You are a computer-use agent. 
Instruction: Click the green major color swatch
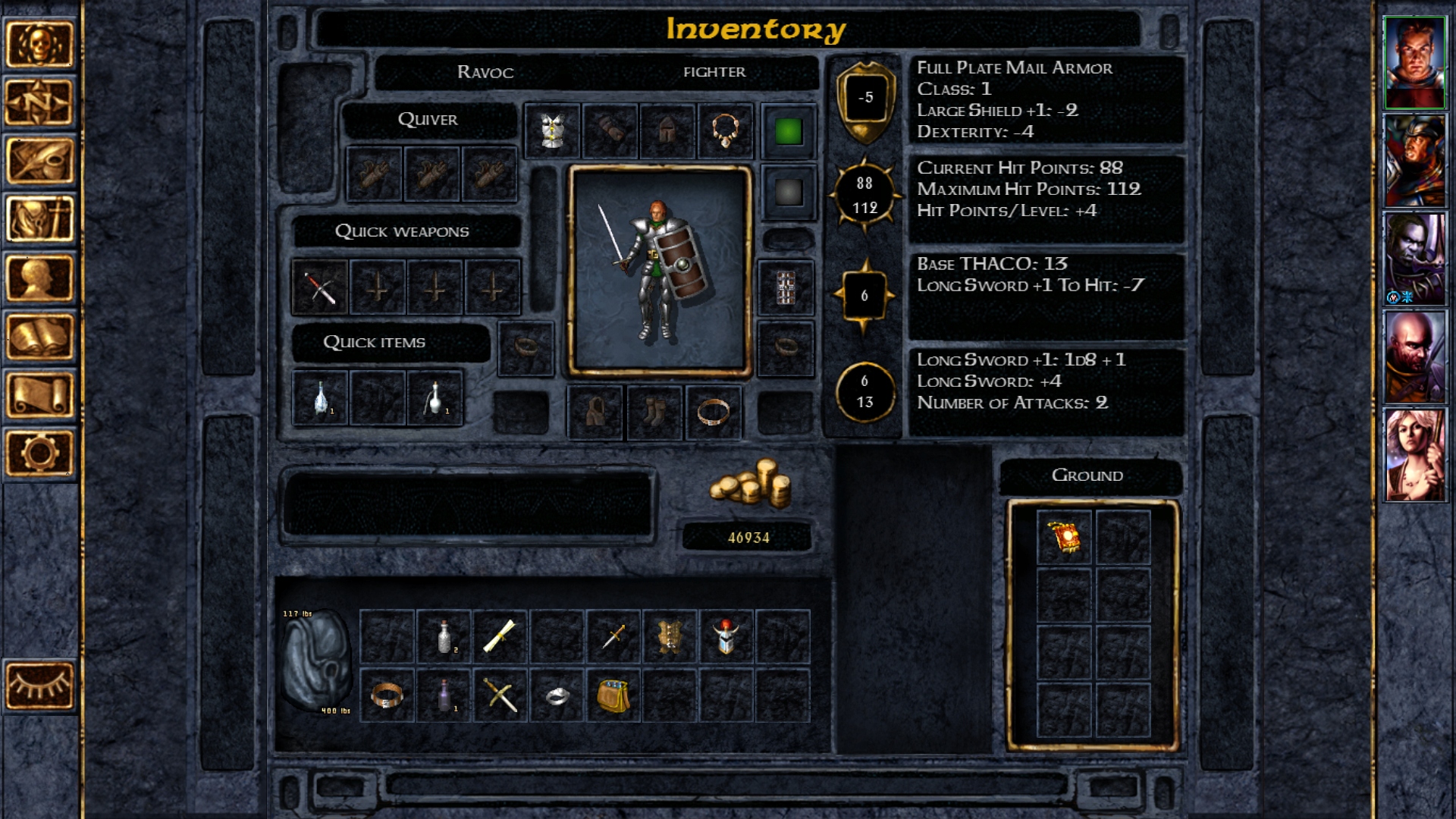pos(789,132)
